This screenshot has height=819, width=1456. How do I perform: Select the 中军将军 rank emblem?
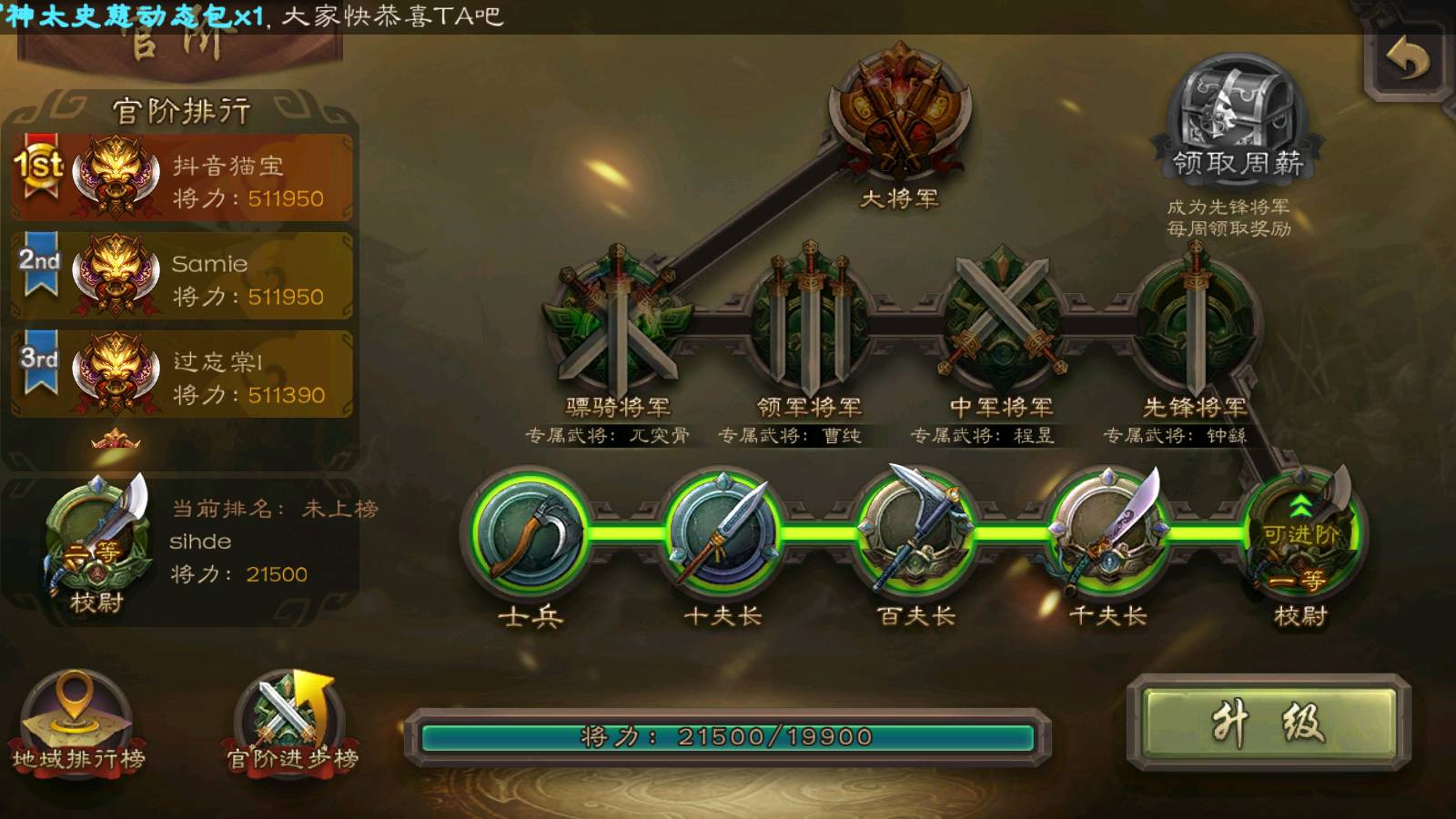click(1001, 320)
